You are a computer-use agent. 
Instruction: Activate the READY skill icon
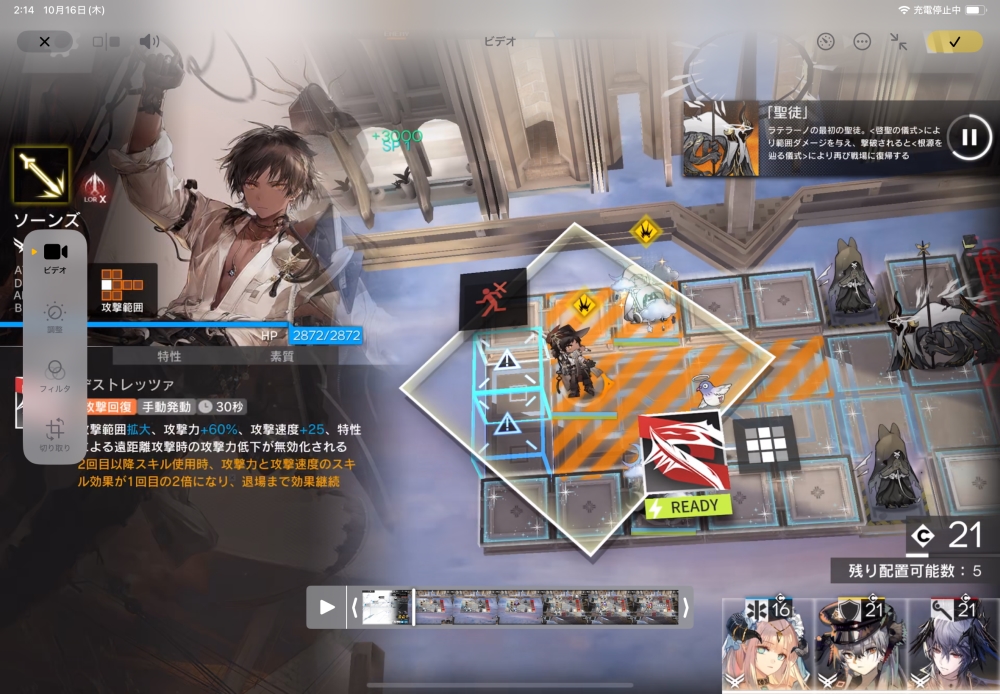686,462
